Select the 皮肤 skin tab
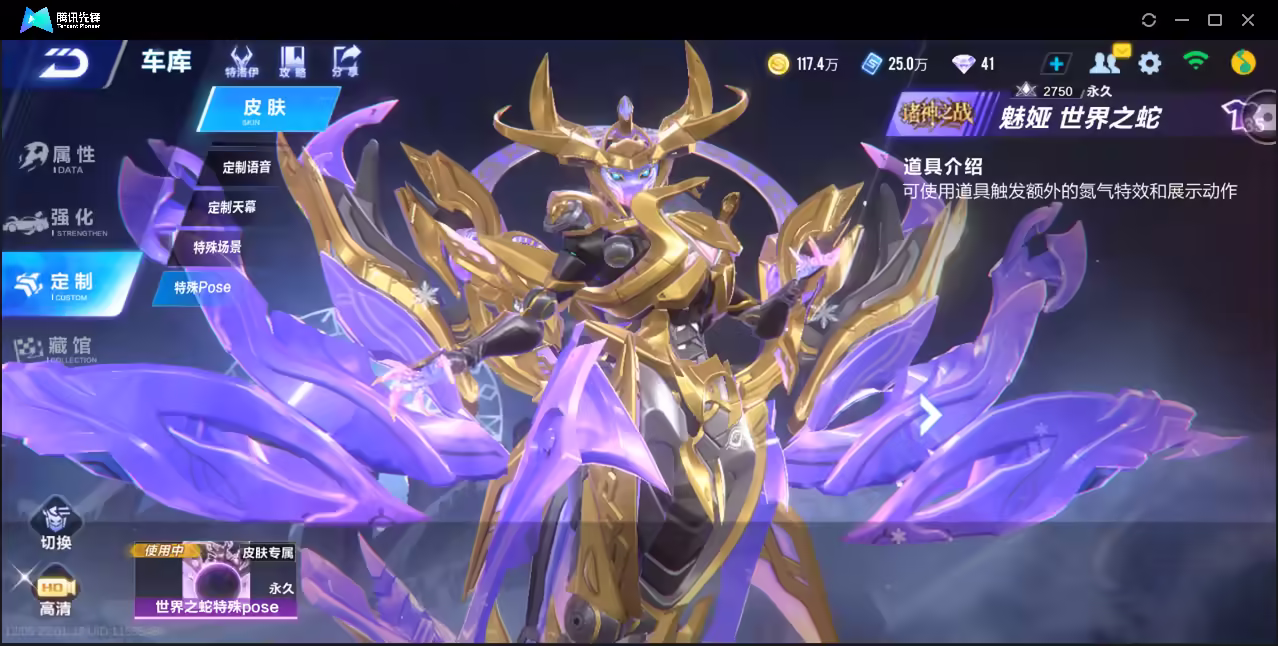 coord(266,109)
